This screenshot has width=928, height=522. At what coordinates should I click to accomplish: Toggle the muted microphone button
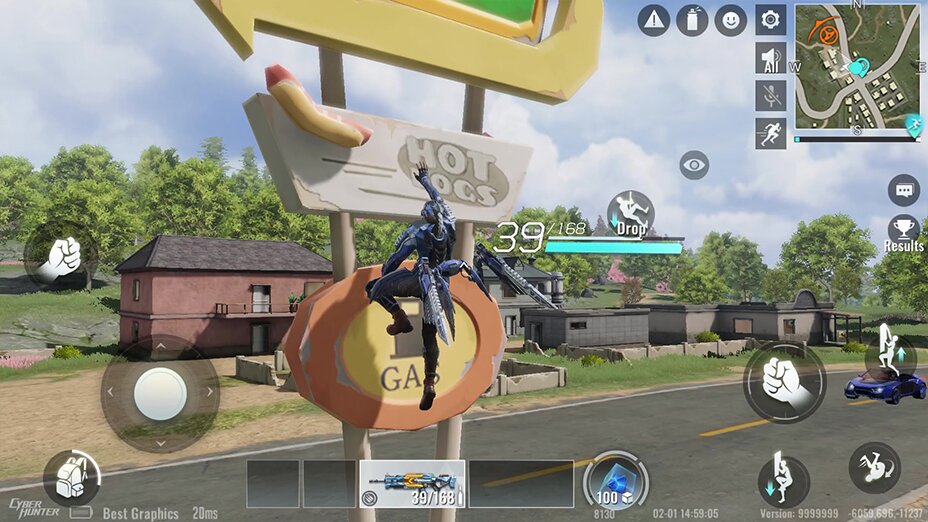point(770,96)
